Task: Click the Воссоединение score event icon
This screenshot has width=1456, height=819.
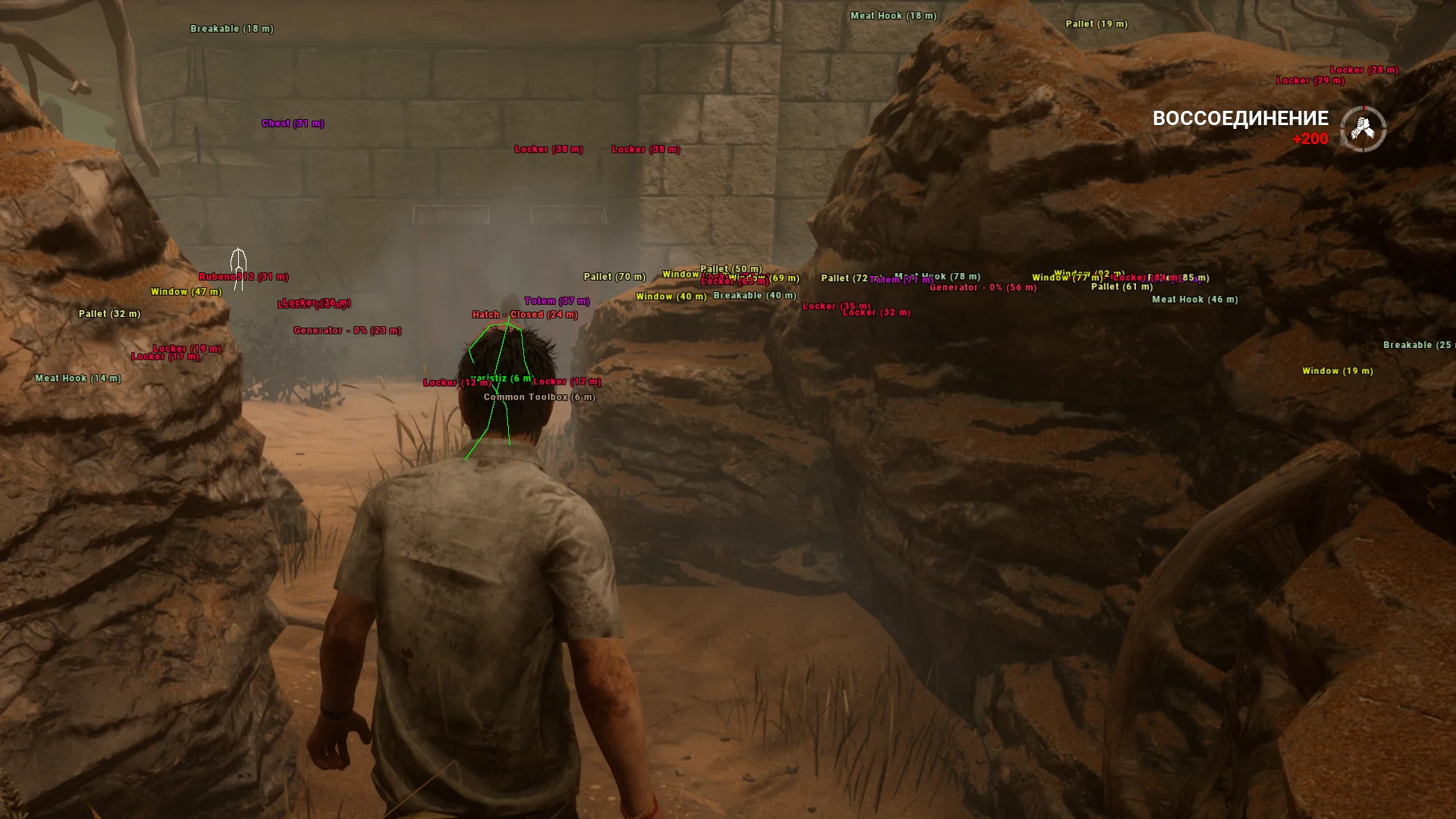Action: pos(1363,129)
